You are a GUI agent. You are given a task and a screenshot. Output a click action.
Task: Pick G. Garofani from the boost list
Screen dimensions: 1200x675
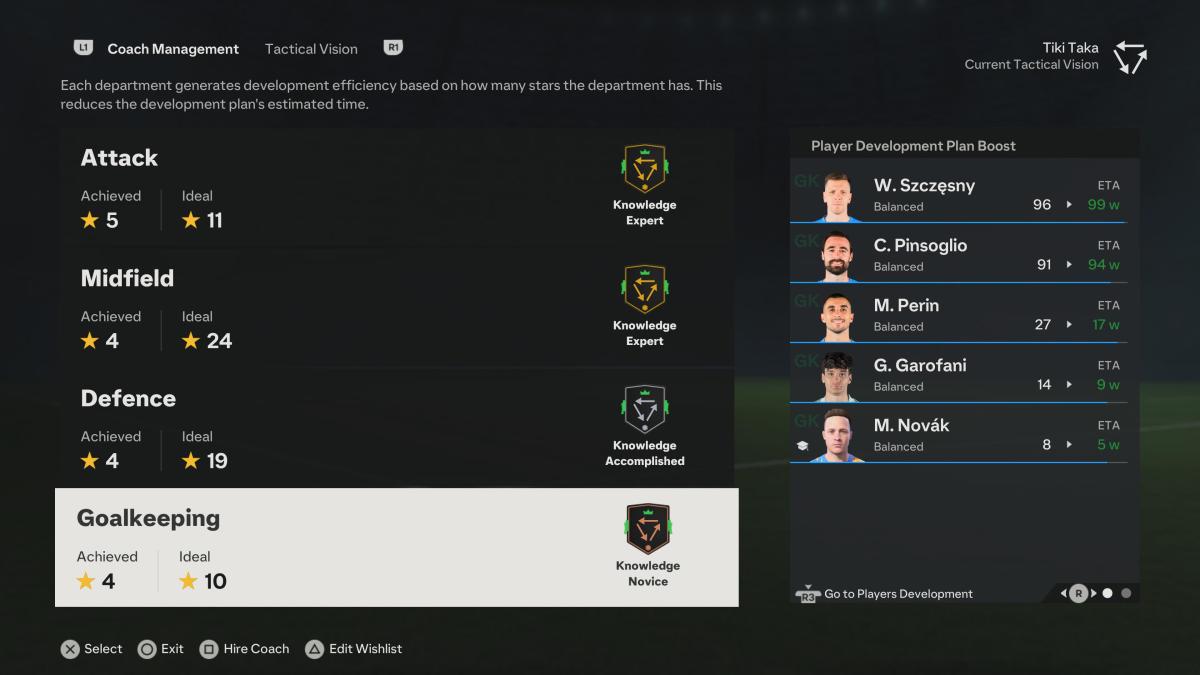pyautogui.click(x=958, y=374)
